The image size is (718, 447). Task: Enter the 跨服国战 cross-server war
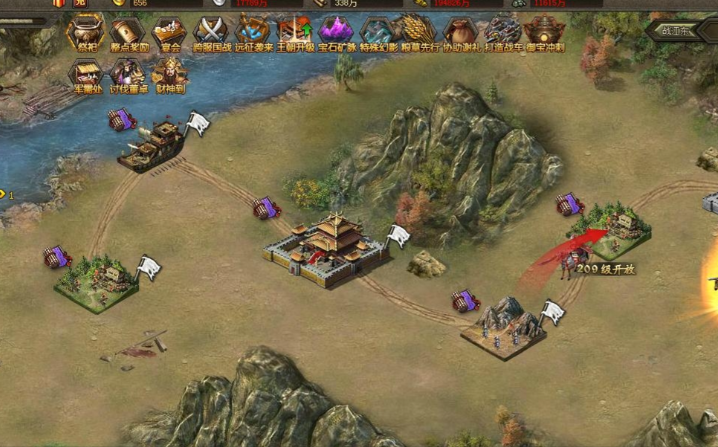pyautogui.click(x=211, y=32)
